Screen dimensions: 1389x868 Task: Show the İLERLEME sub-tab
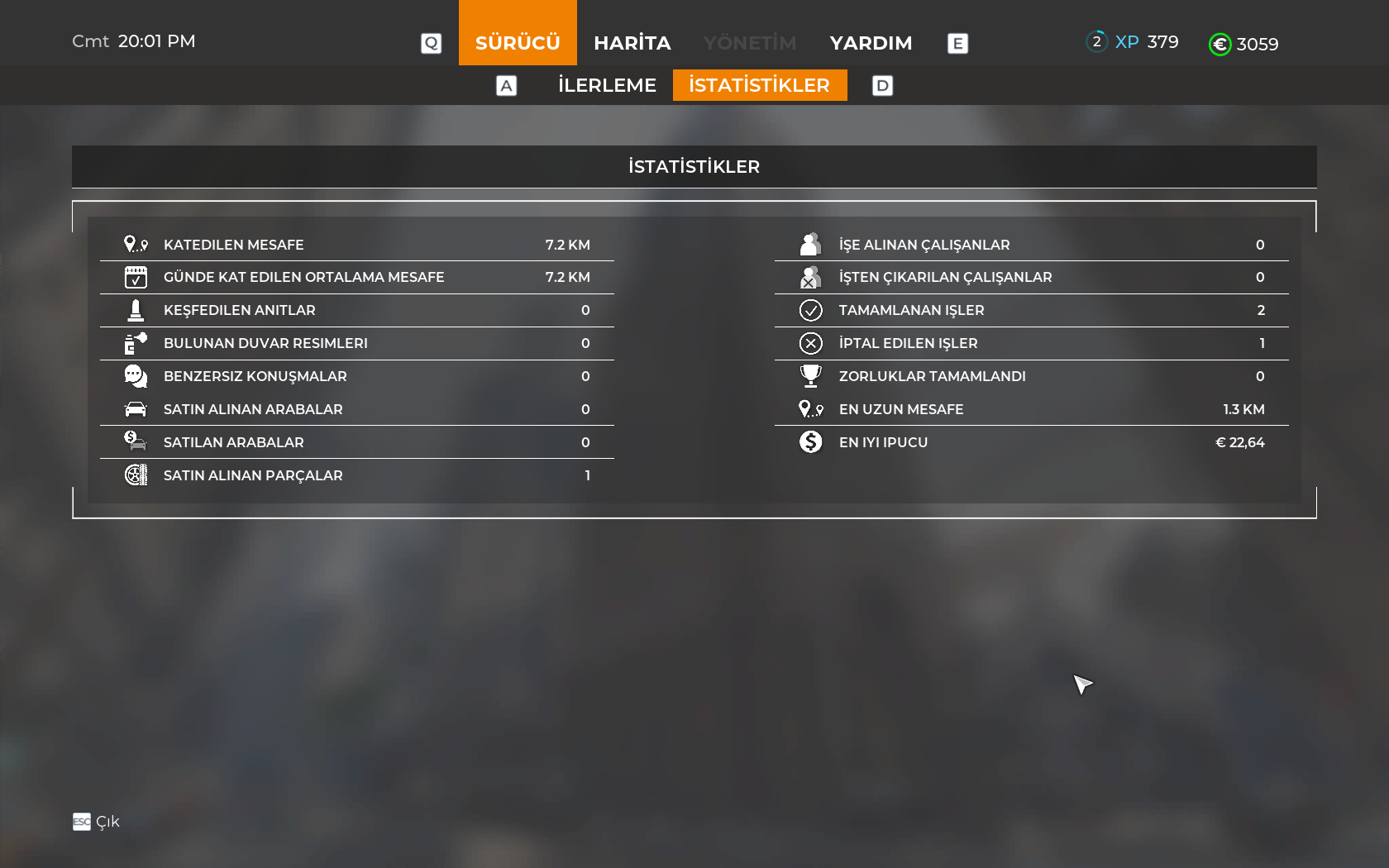tap(607, 85)
